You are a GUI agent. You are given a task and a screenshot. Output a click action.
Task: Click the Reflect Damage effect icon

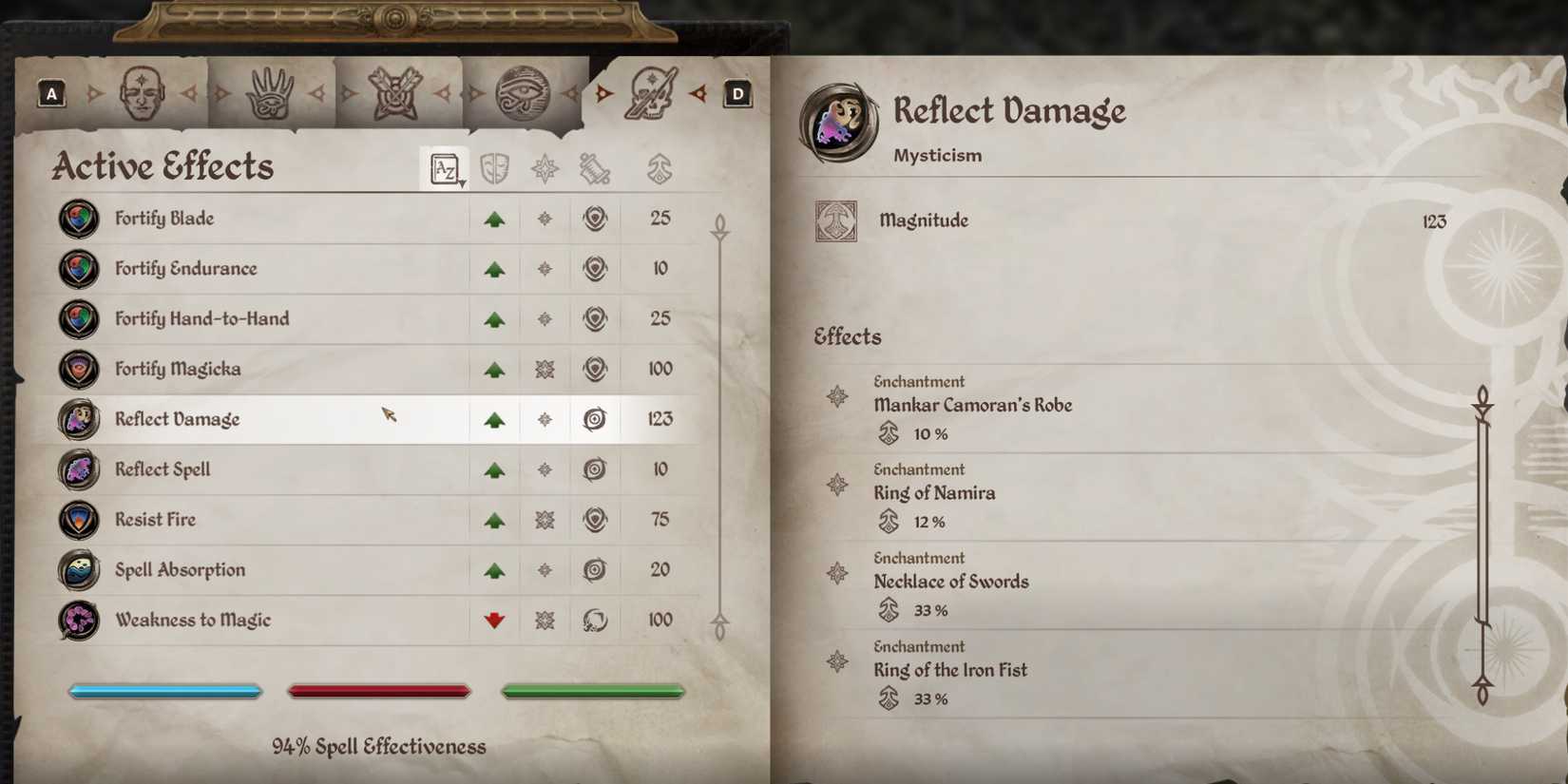tap(78, 419)
